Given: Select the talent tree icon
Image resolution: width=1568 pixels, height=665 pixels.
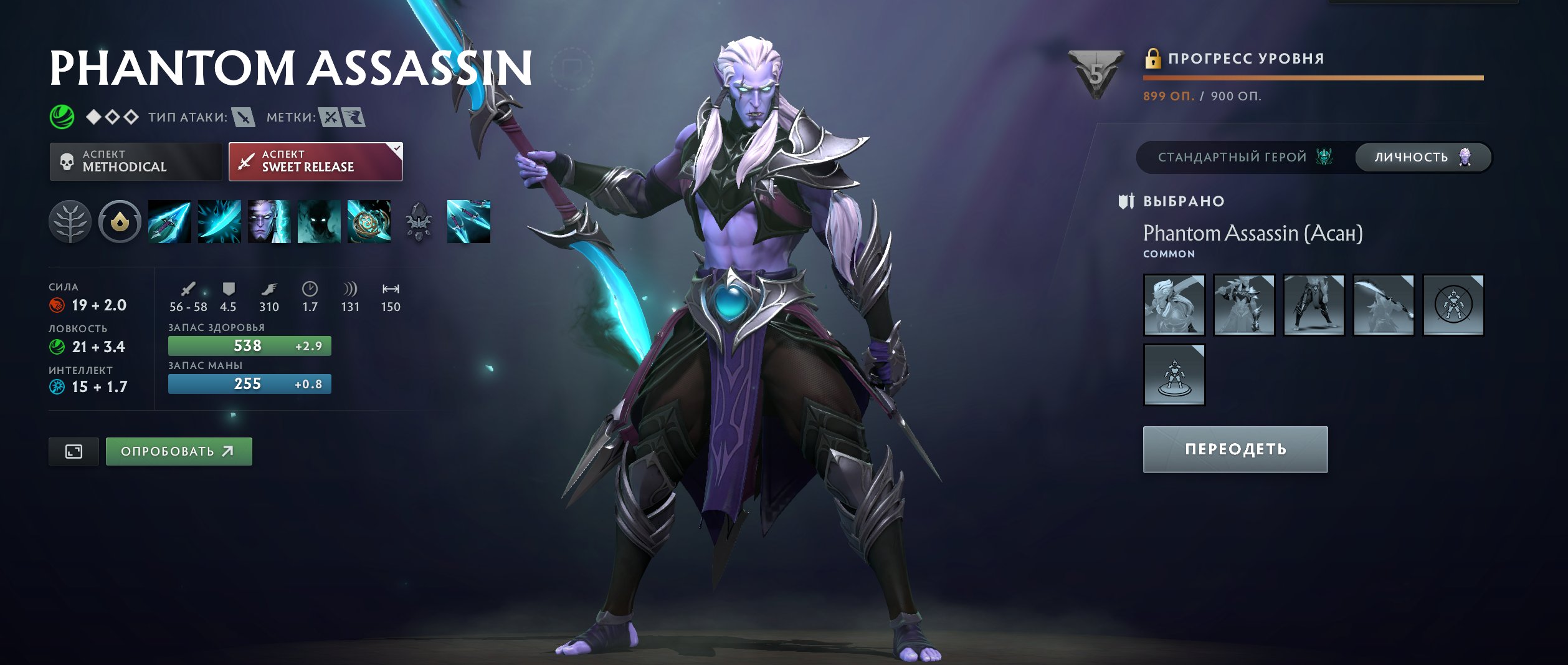Looking at the screenshot, I should pos(70,221).
